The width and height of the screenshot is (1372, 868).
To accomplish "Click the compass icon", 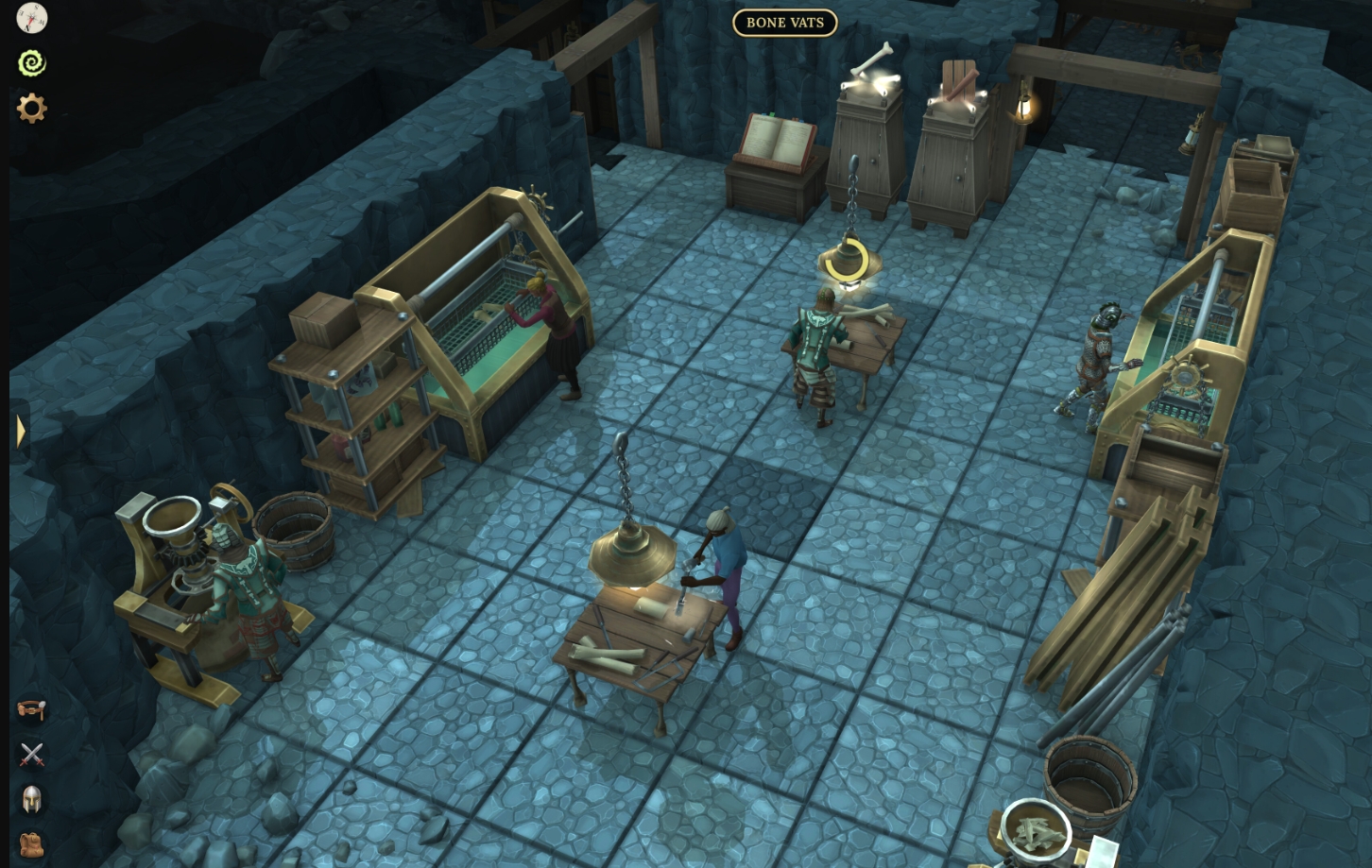I will click(32, 18).
